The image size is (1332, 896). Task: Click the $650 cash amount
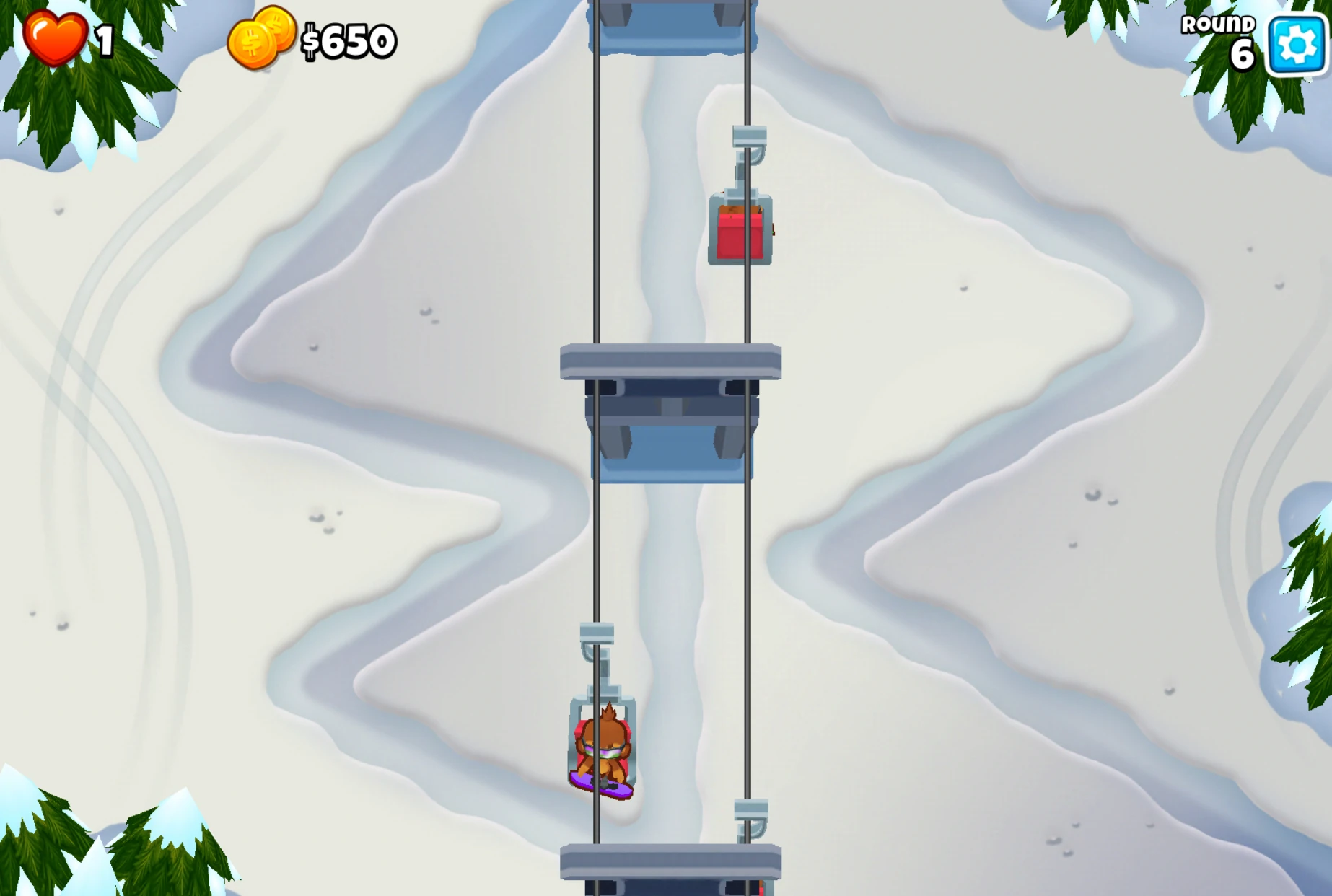pos(348,40)
